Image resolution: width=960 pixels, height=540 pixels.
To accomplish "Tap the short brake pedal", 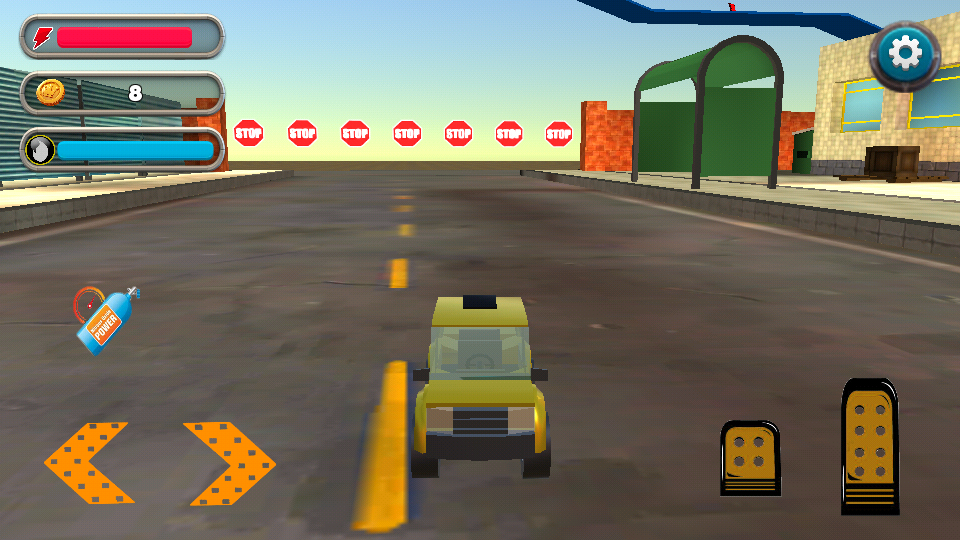I will click(750, 458).
